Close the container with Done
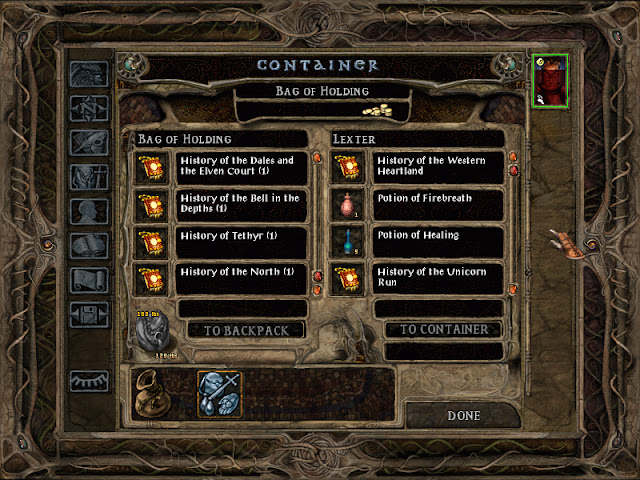 click(x=463, y=415)
